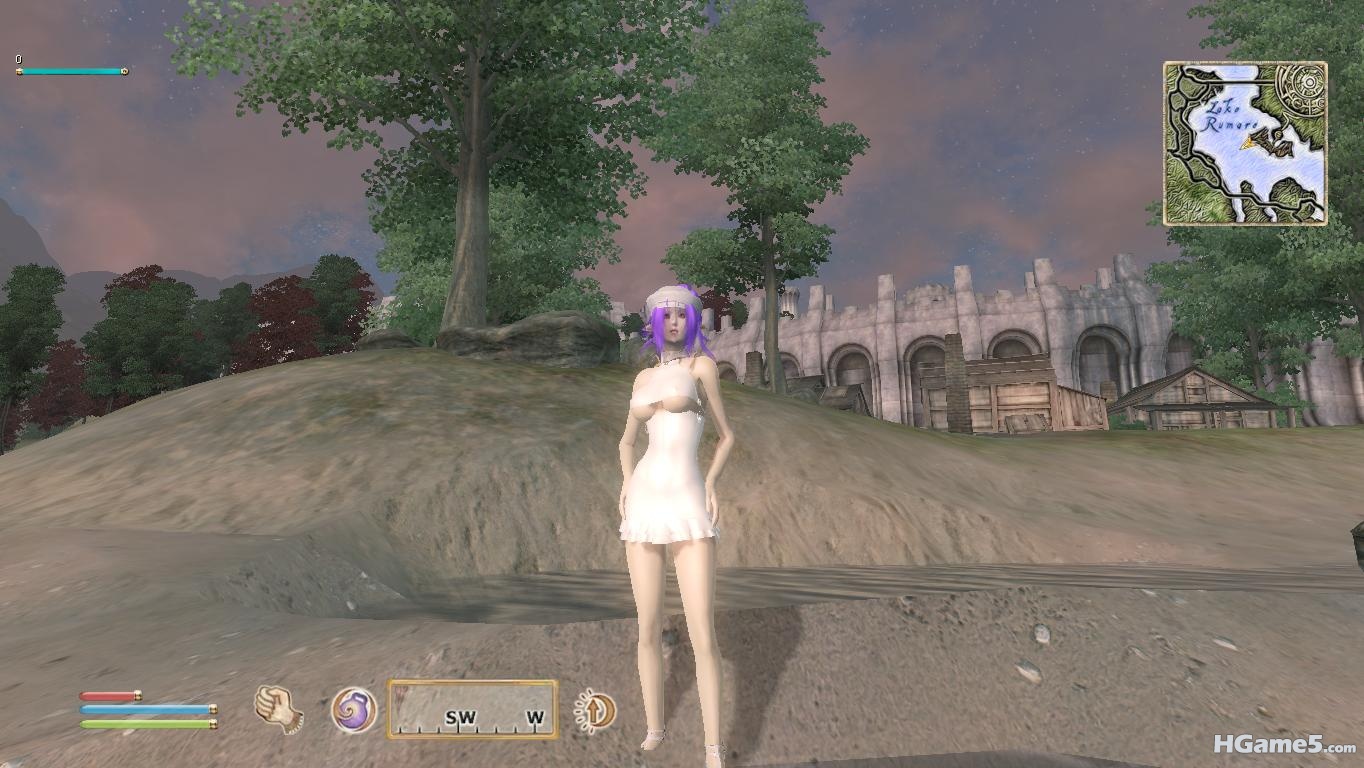
Task: Activate the purple swirl spell icon
Action: point(354,710)
